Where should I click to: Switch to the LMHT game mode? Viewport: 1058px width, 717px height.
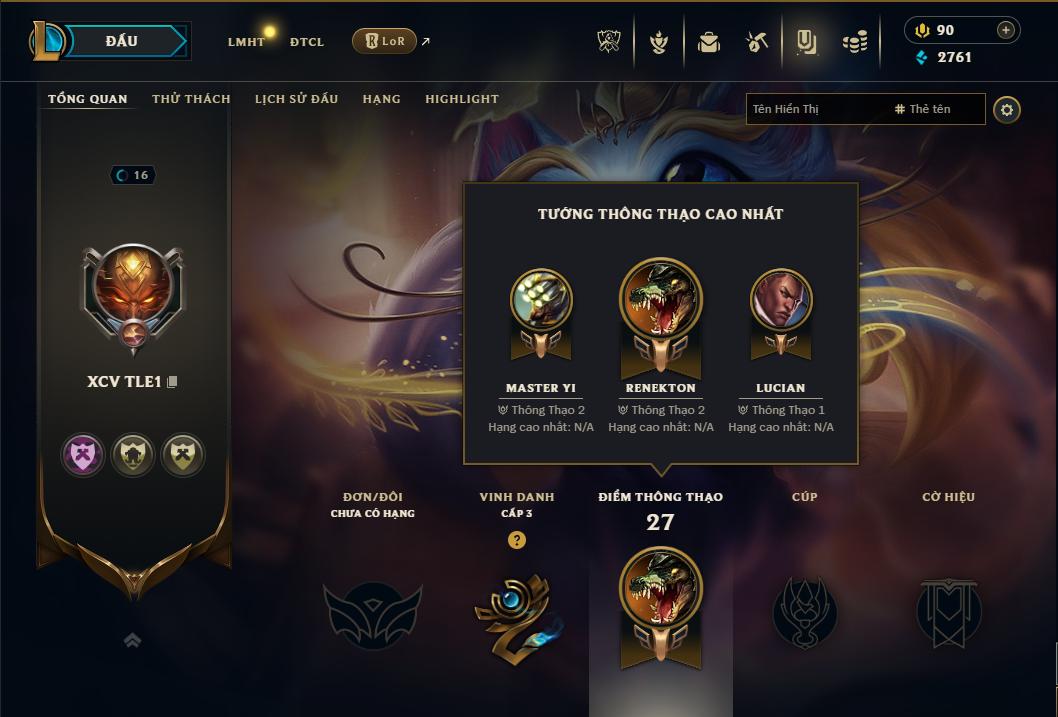[246, 42]
